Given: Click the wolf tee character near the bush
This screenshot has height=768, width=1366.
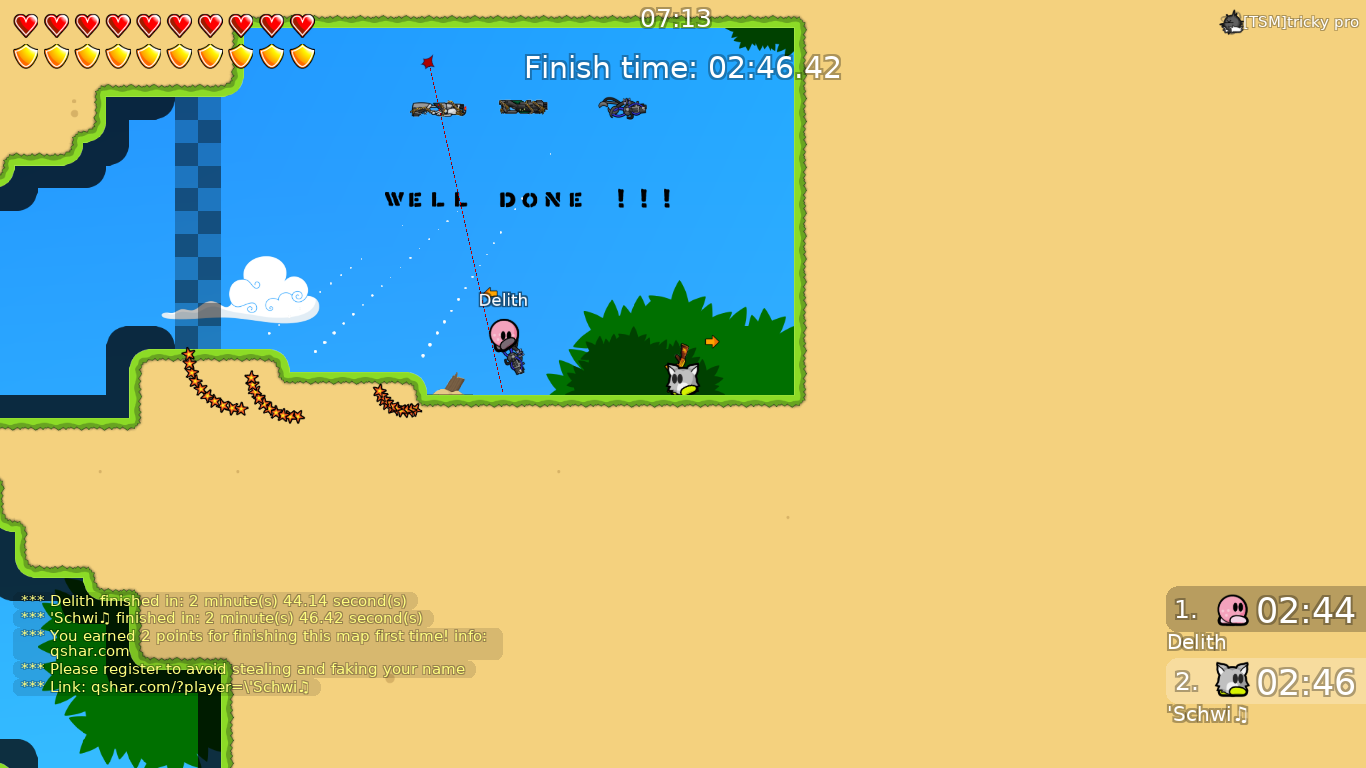Looking at the screenshot, I should (x=681, y=378).
